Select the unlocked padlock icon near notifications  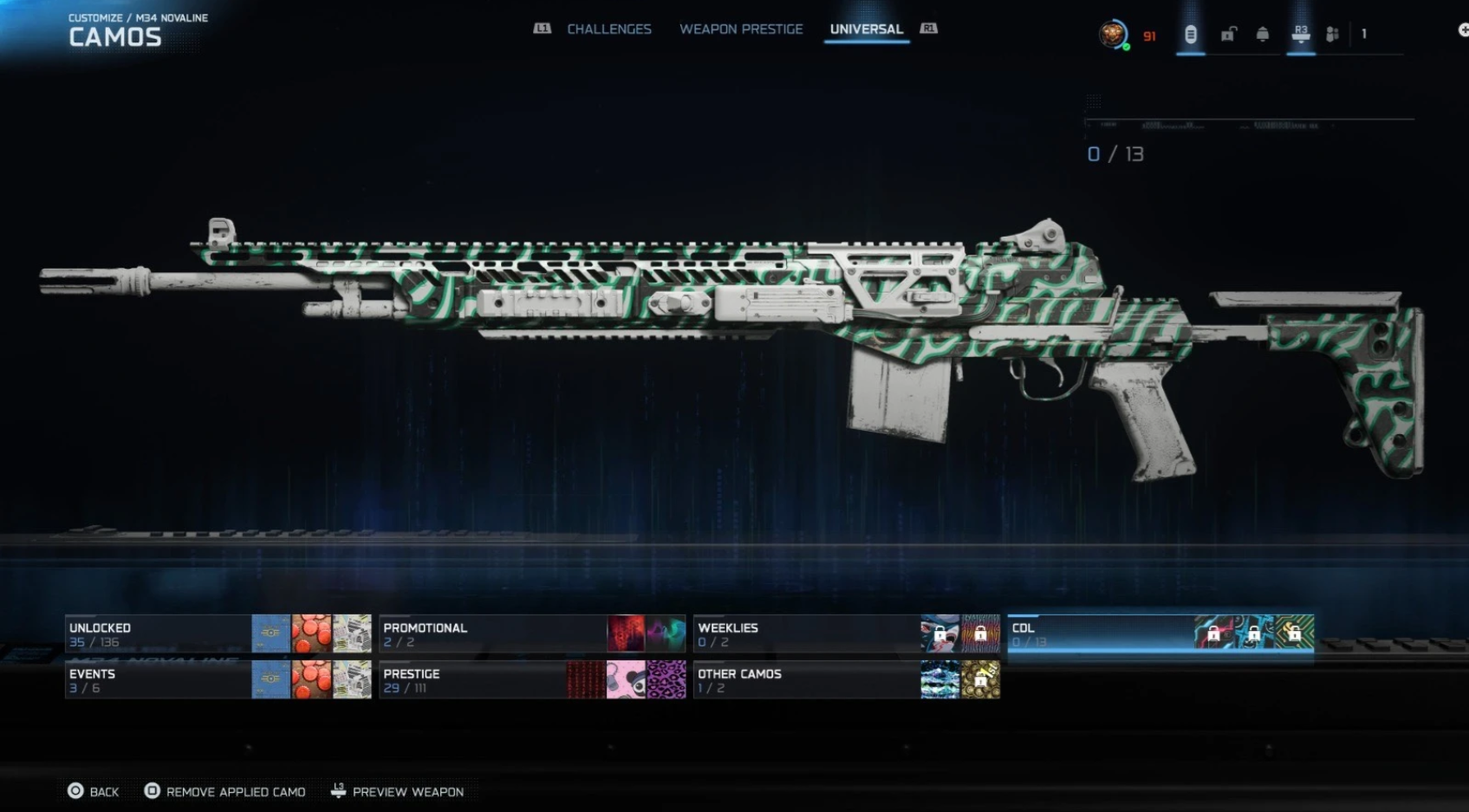(1228, 35)
